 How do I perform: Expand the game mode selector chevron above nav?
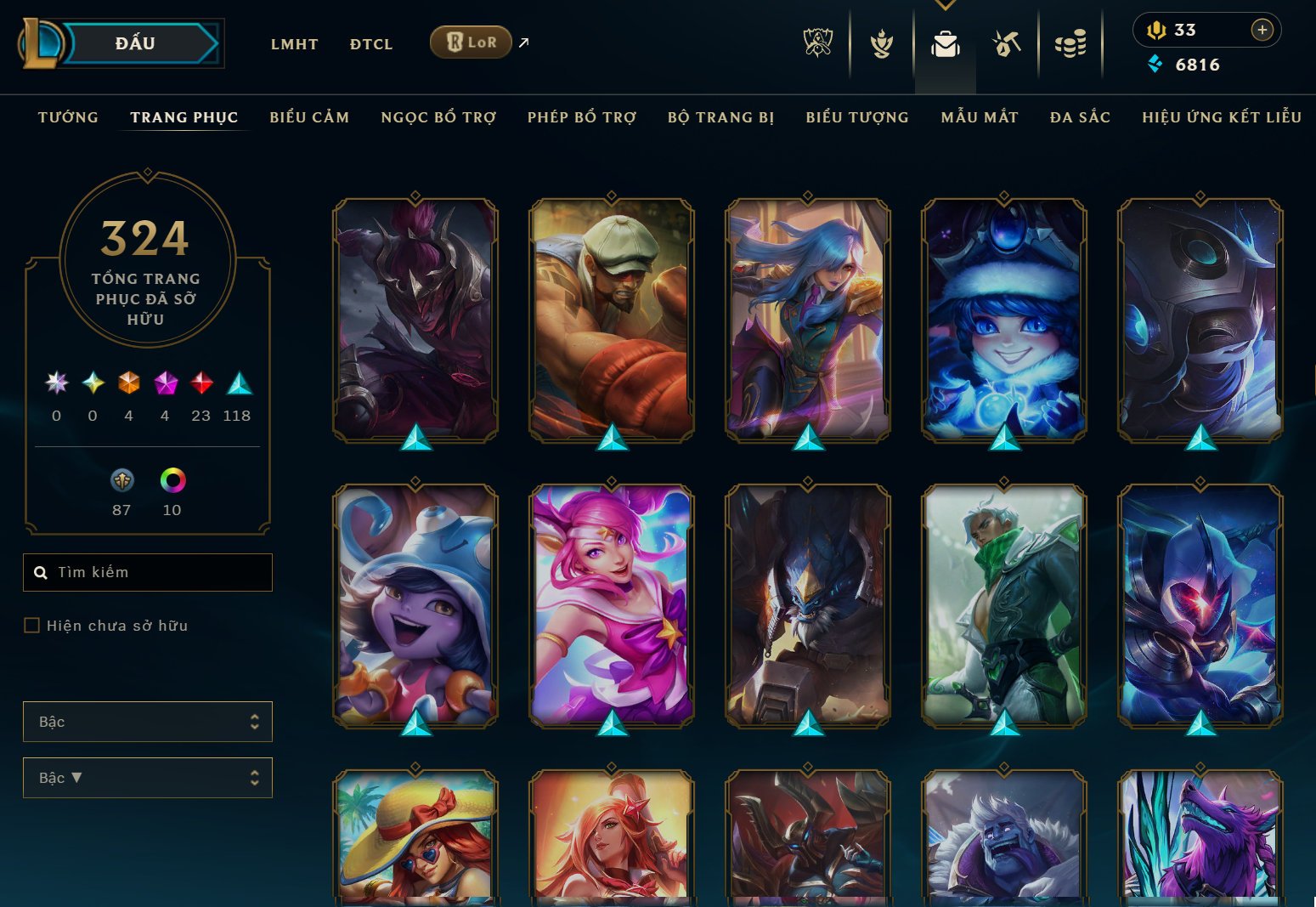946,5
